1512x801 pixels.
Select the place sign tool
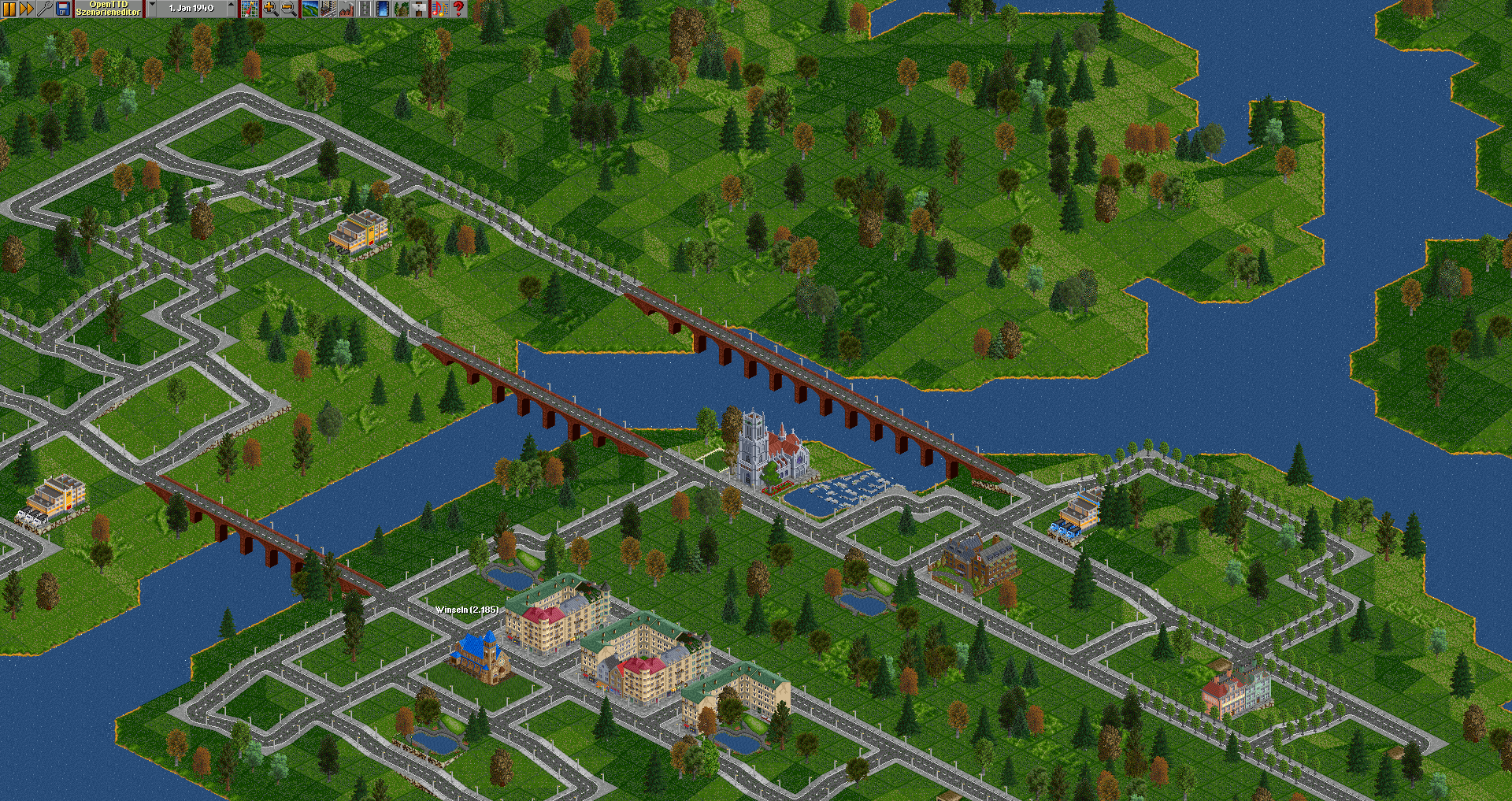click(421, 9)
